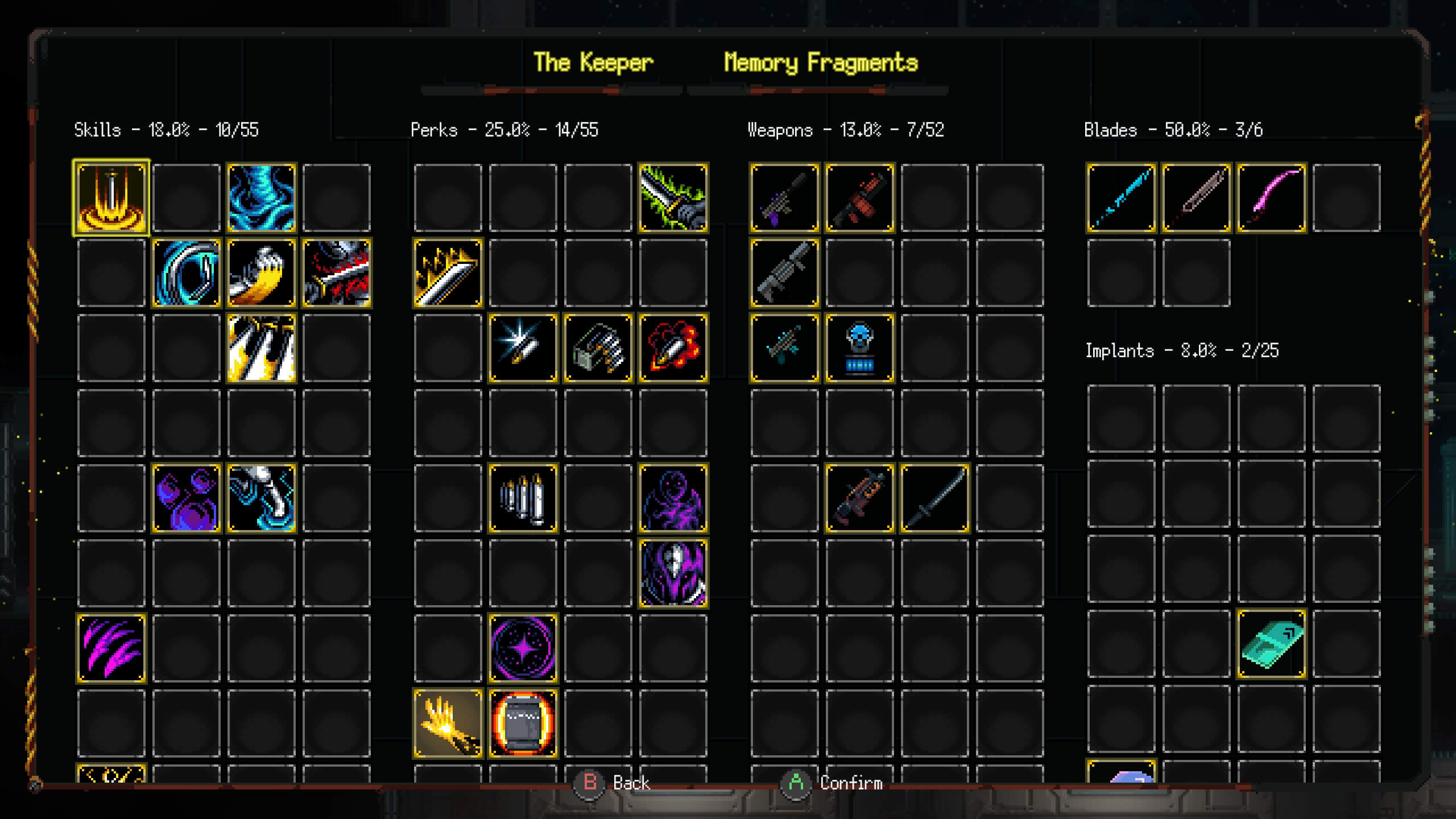
Task: Choose the three bullets perk
Action: point(523,498)
